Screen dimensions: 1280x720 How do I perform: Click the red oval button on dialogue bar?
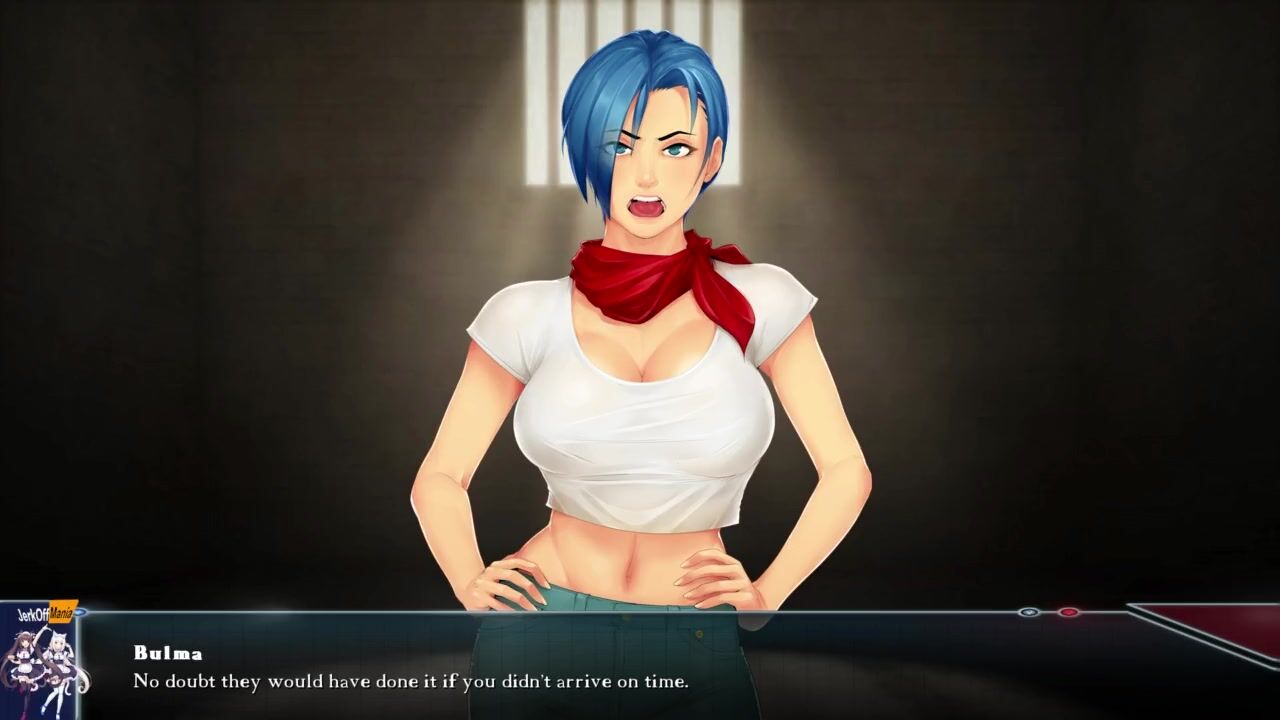click(1068, 612)
